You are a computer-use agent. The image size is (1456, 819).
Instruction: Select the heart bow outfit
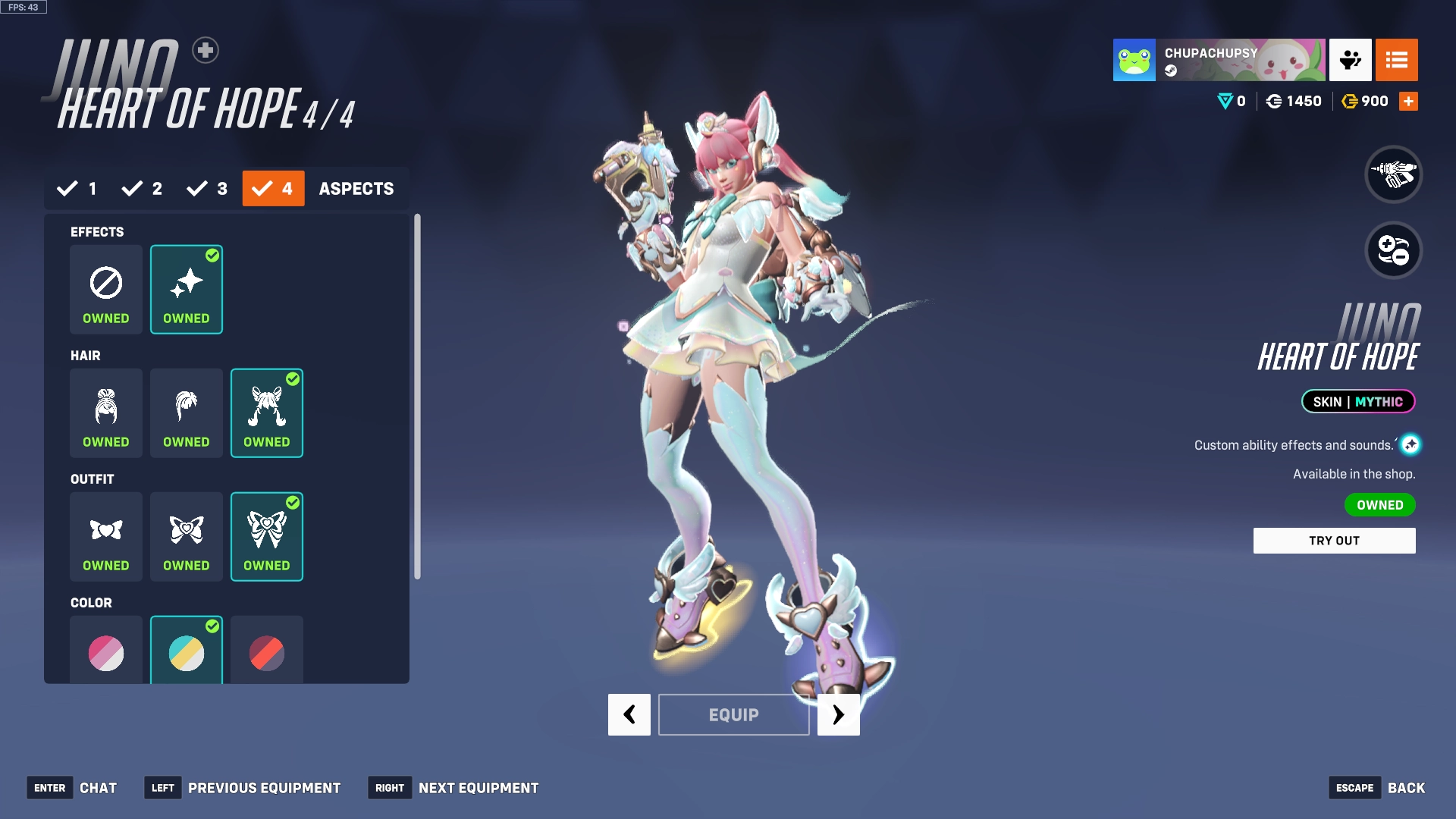tap(187, 536)
